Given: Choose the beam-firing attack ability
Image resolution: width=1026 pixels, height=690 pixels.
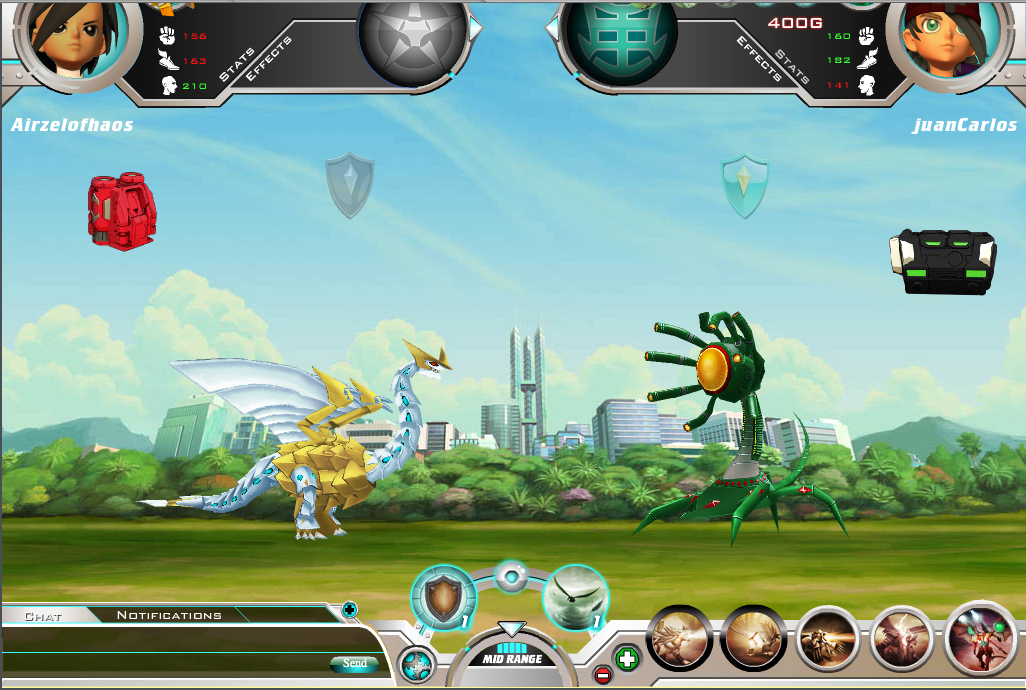Looking at the screenshot, I should [x=828, y=638].
